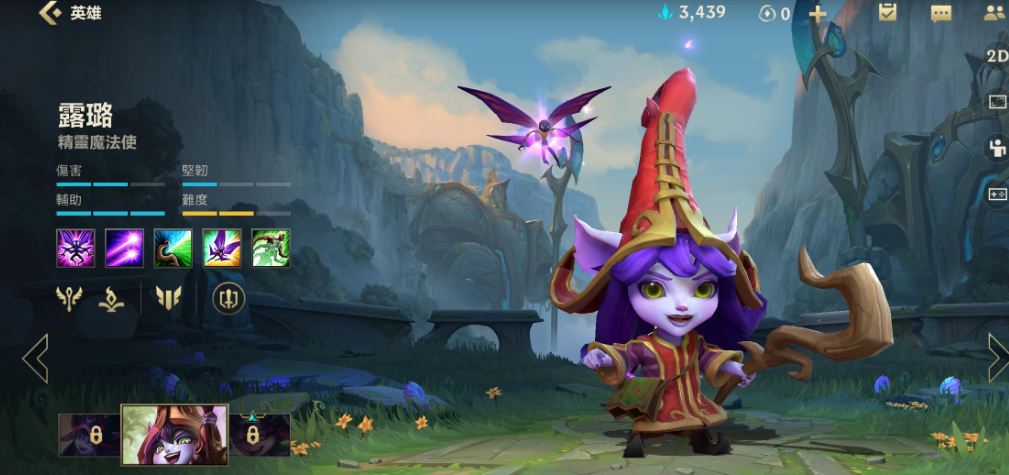The height and width of the screenshot is (475, 1009).
Task: Open the friends list icon
Action: pos(994,13)
